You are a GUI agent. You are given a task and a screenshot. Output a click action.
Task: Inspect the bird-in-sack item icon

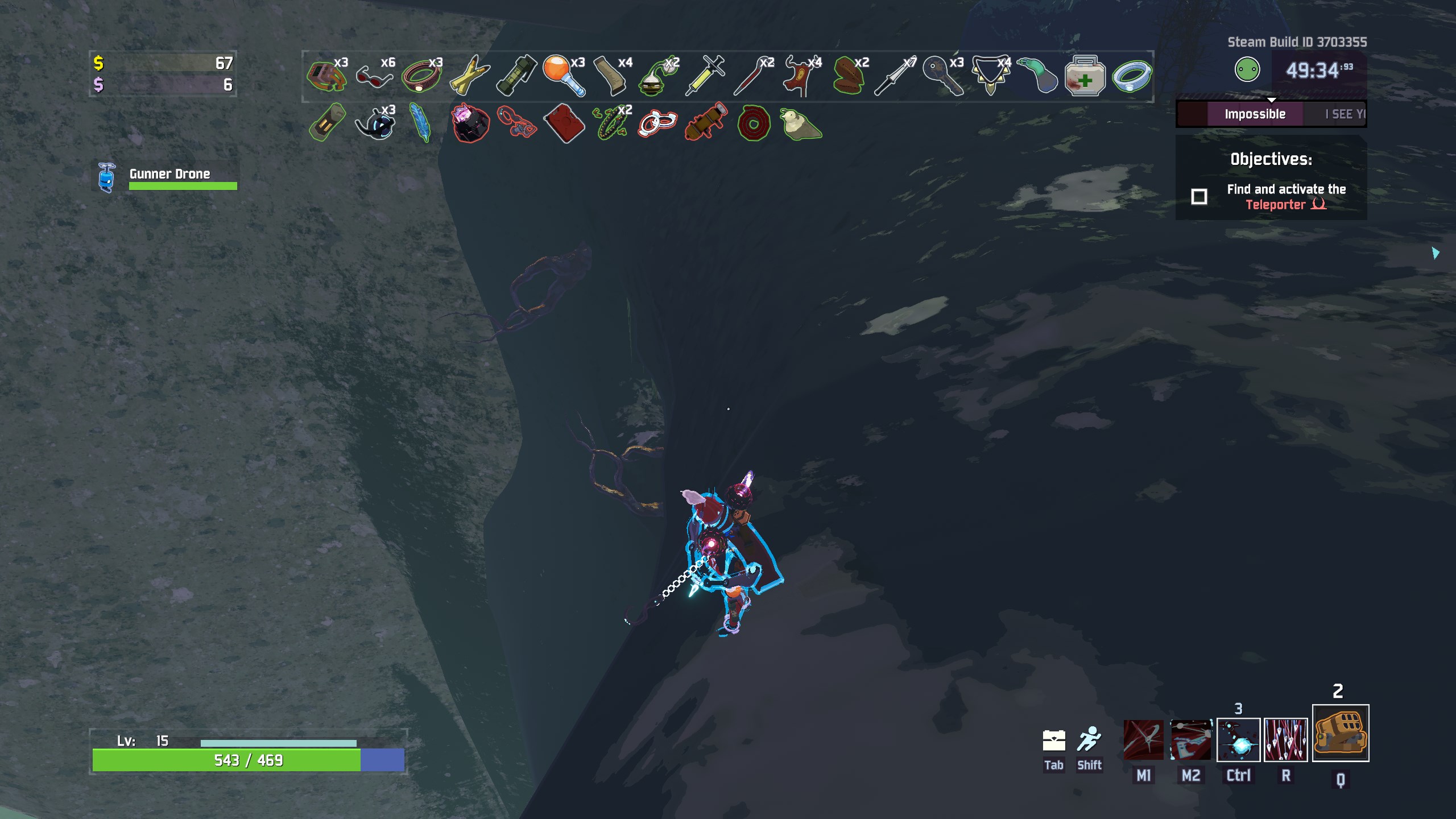tap(800, 123)
